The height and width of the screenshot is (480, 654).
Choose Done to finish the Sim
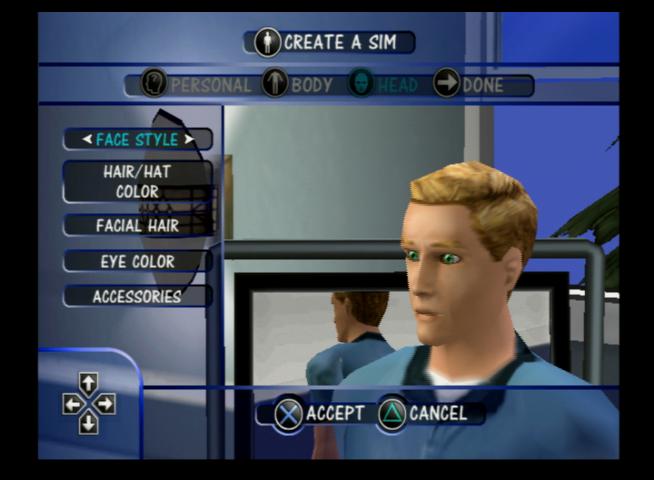[469, 84]
